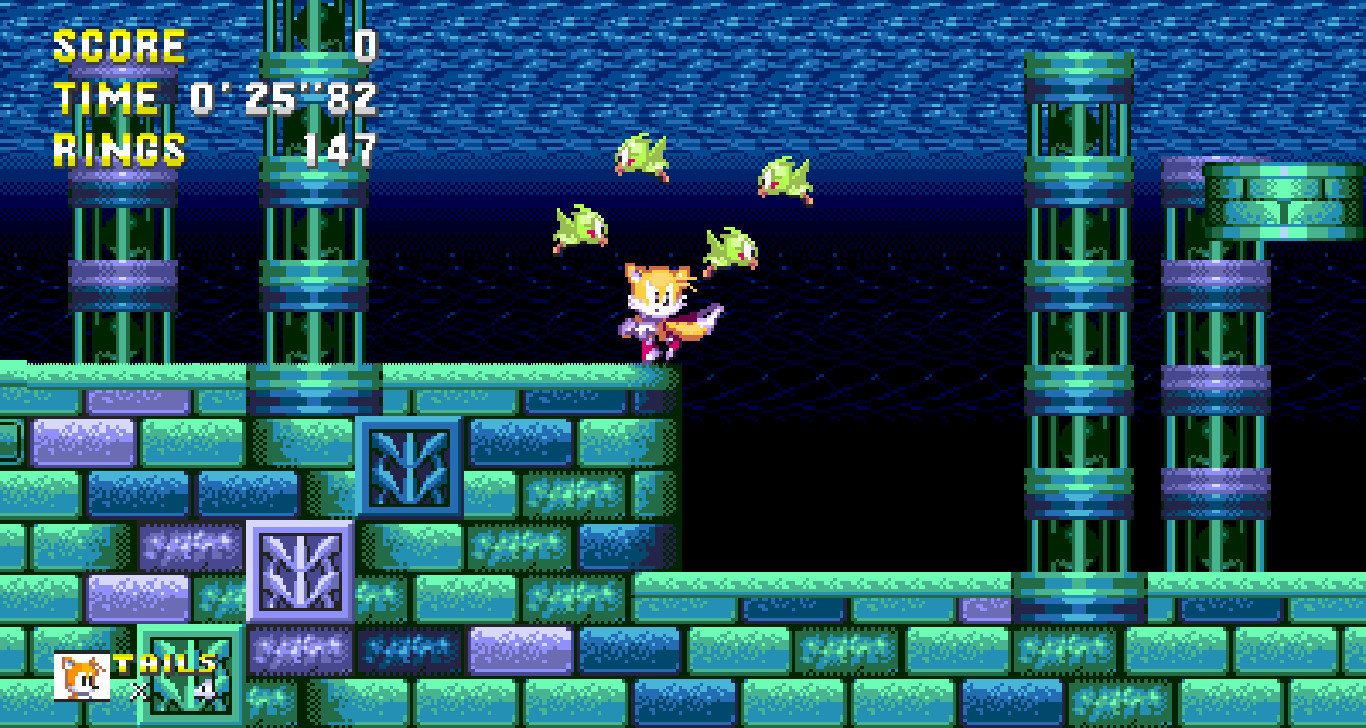This screenshot has width=1366, height=728.
Task: Click the leftmost green fish badnik
Action: coord(578,228)
